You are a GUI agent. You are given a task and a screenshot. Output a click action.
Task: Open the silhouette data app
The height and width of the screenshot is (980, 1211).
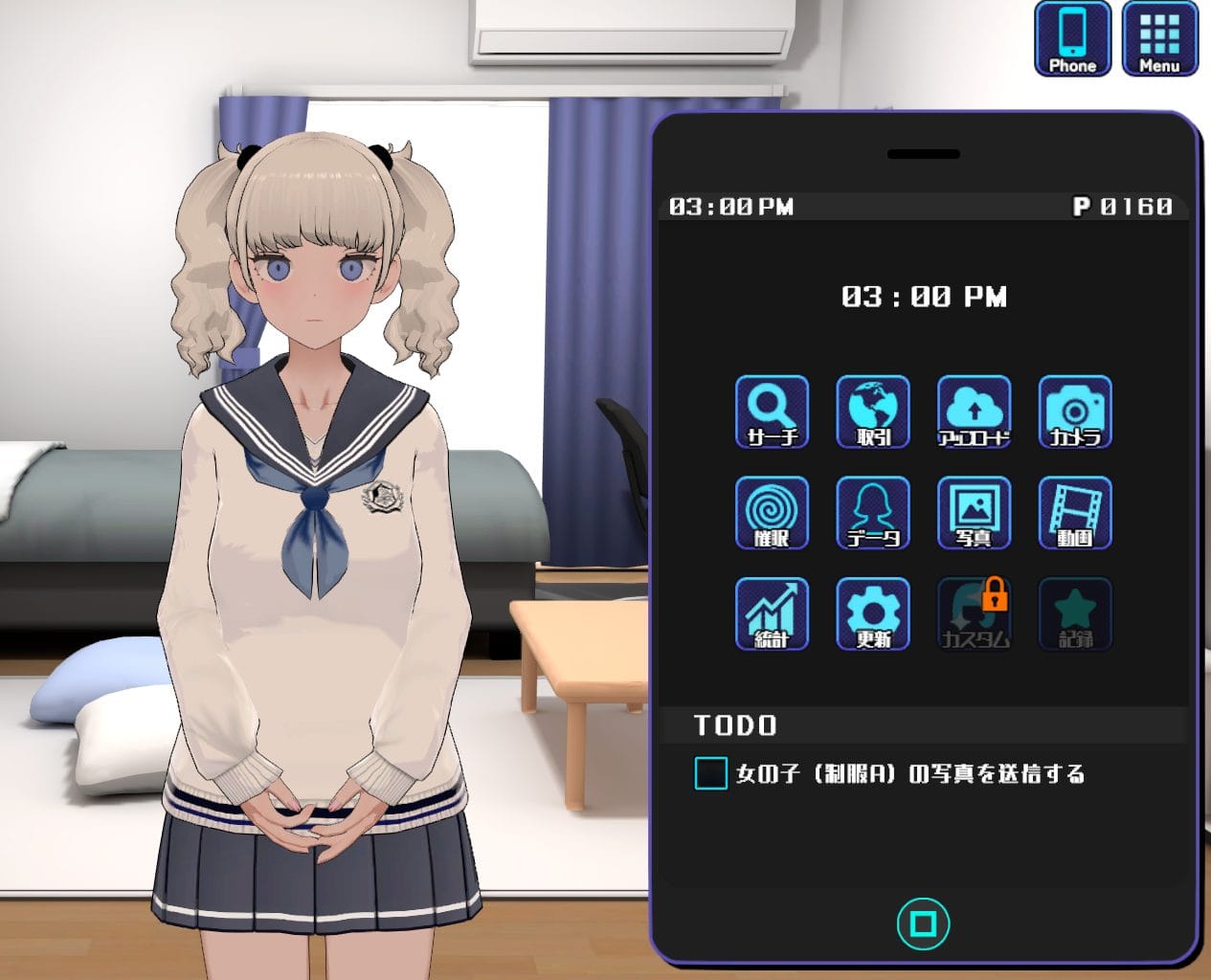(x=873, y=513)
